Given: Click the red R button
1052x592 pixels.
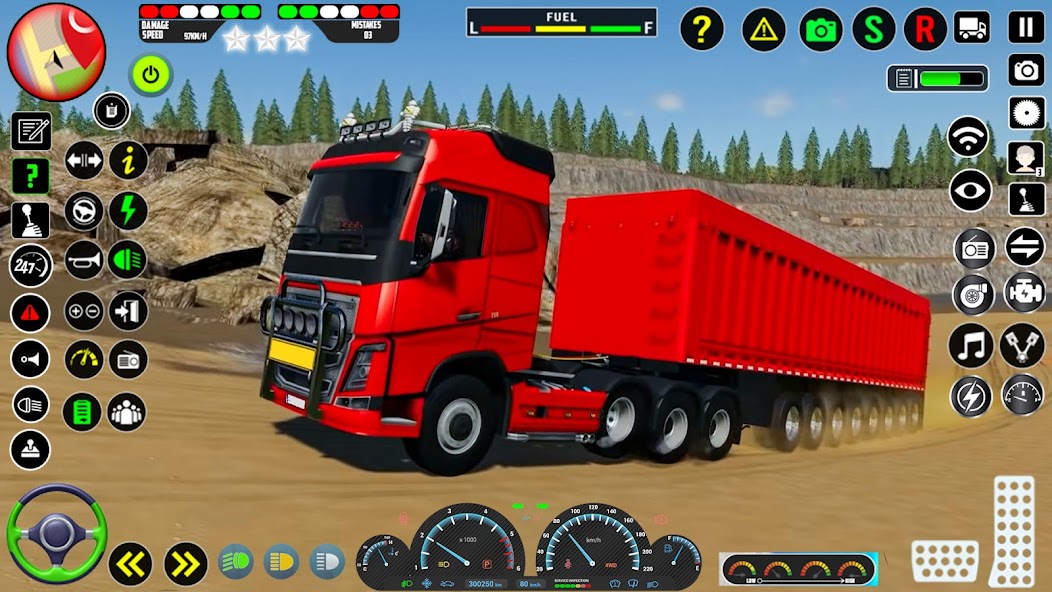Looking at the screenshot, I should (925, 29).
